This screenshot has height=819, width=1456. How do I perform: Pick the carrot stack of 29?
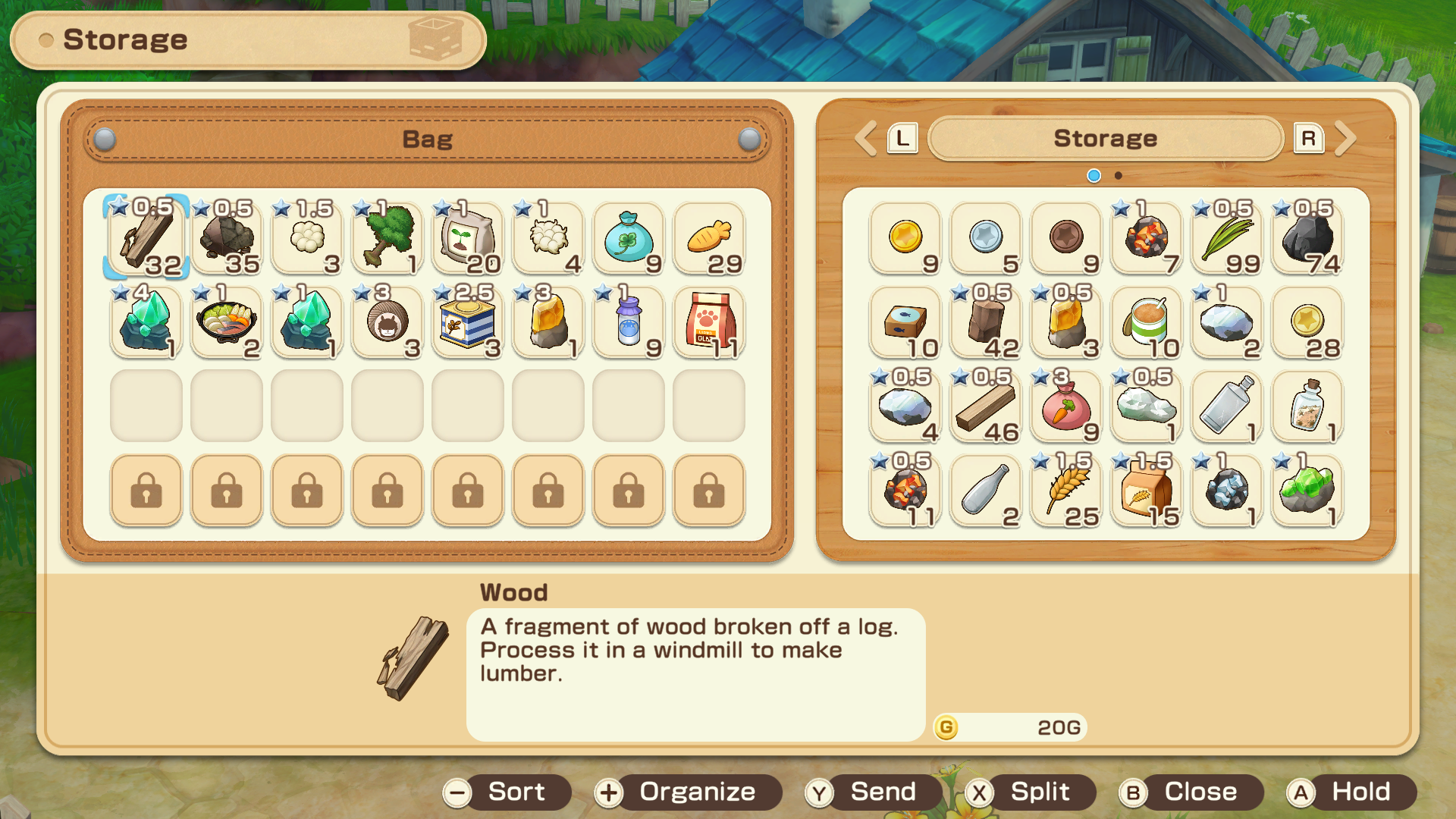(709, 237)
